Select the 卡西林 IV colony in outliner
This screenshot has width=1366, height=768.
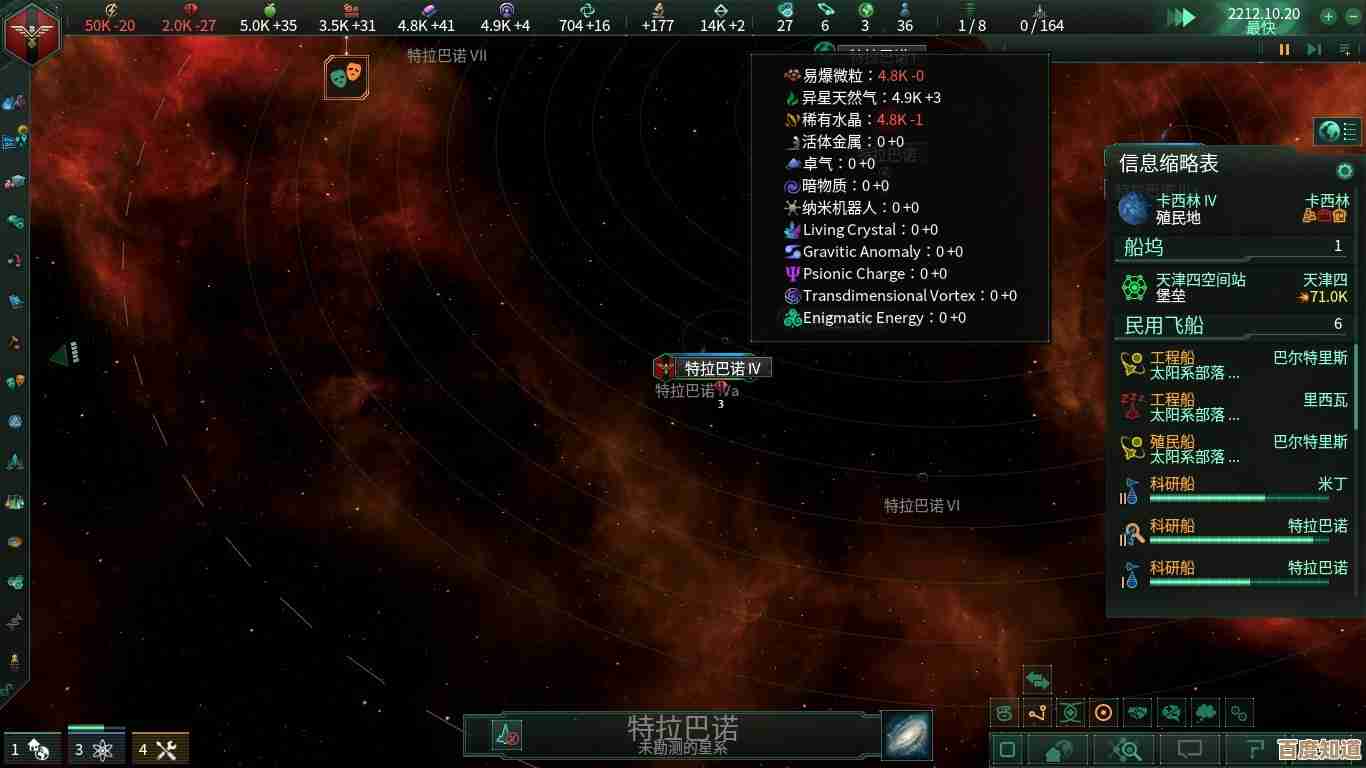pos(1232,208)
